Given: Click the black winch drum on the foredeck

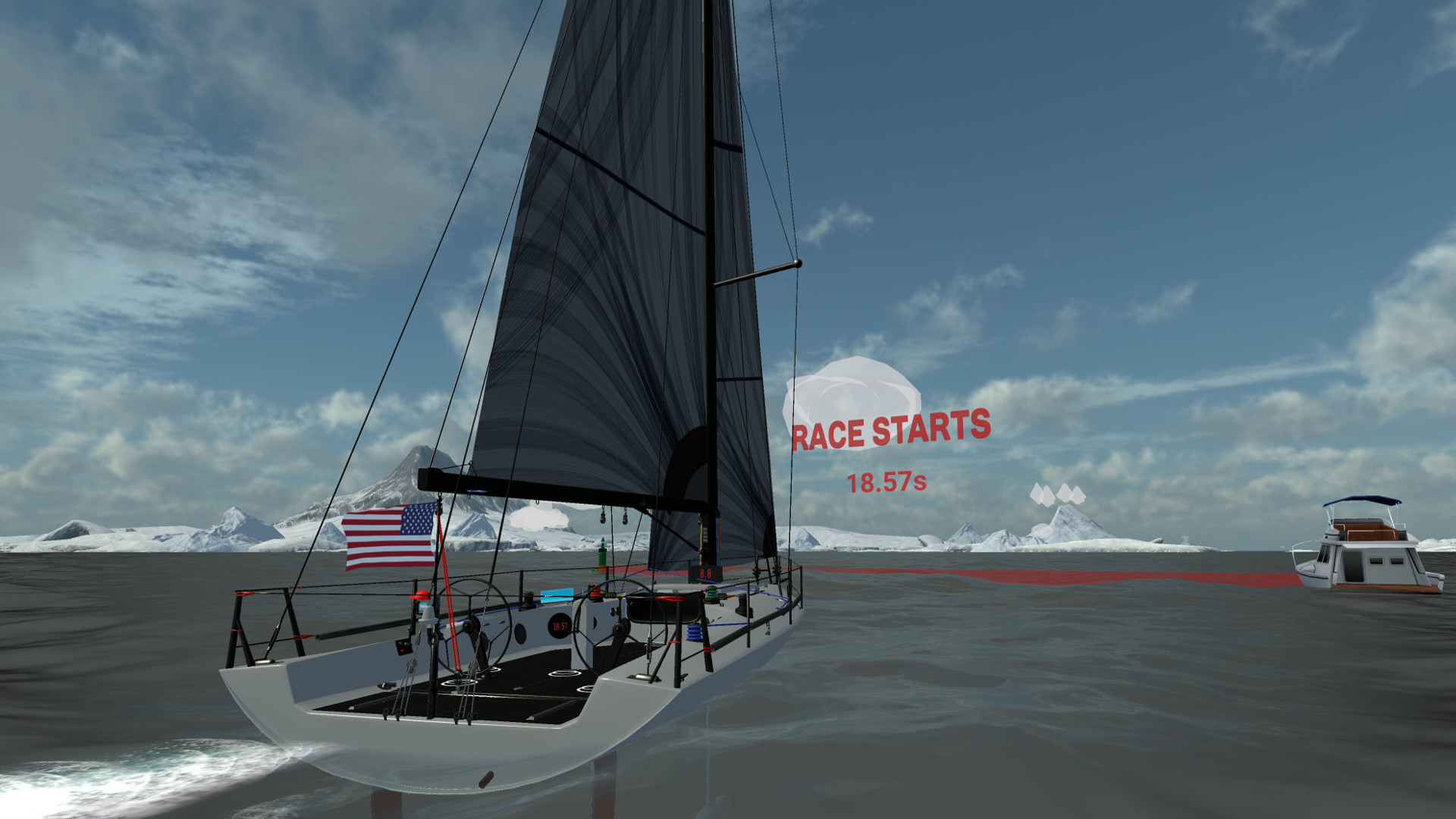Looking at the screenshot, I should point(744,604).
